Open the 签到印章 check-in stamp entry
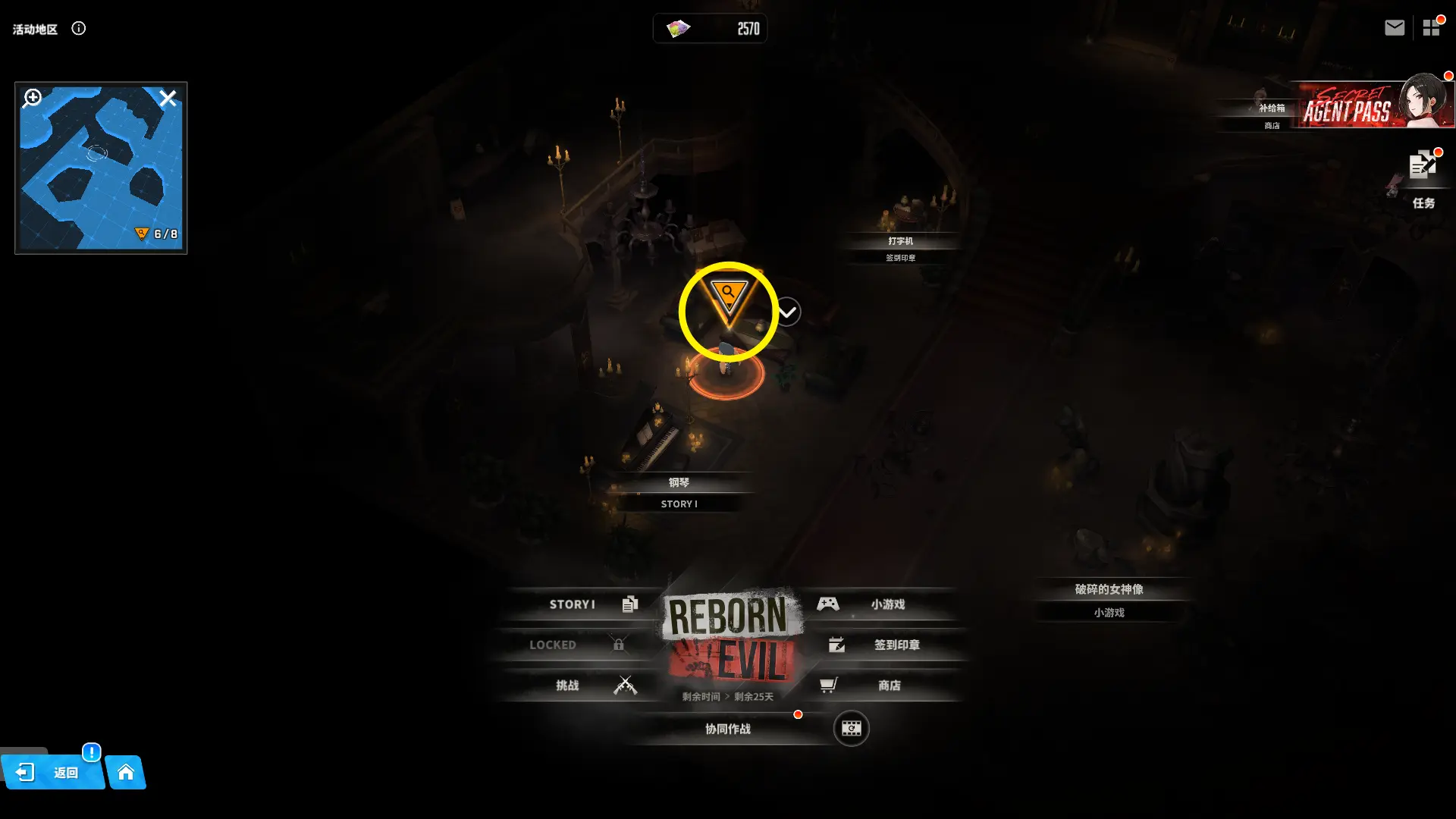Image resolution: width=1456 pixels, height=819 pixels. (887, 645)
